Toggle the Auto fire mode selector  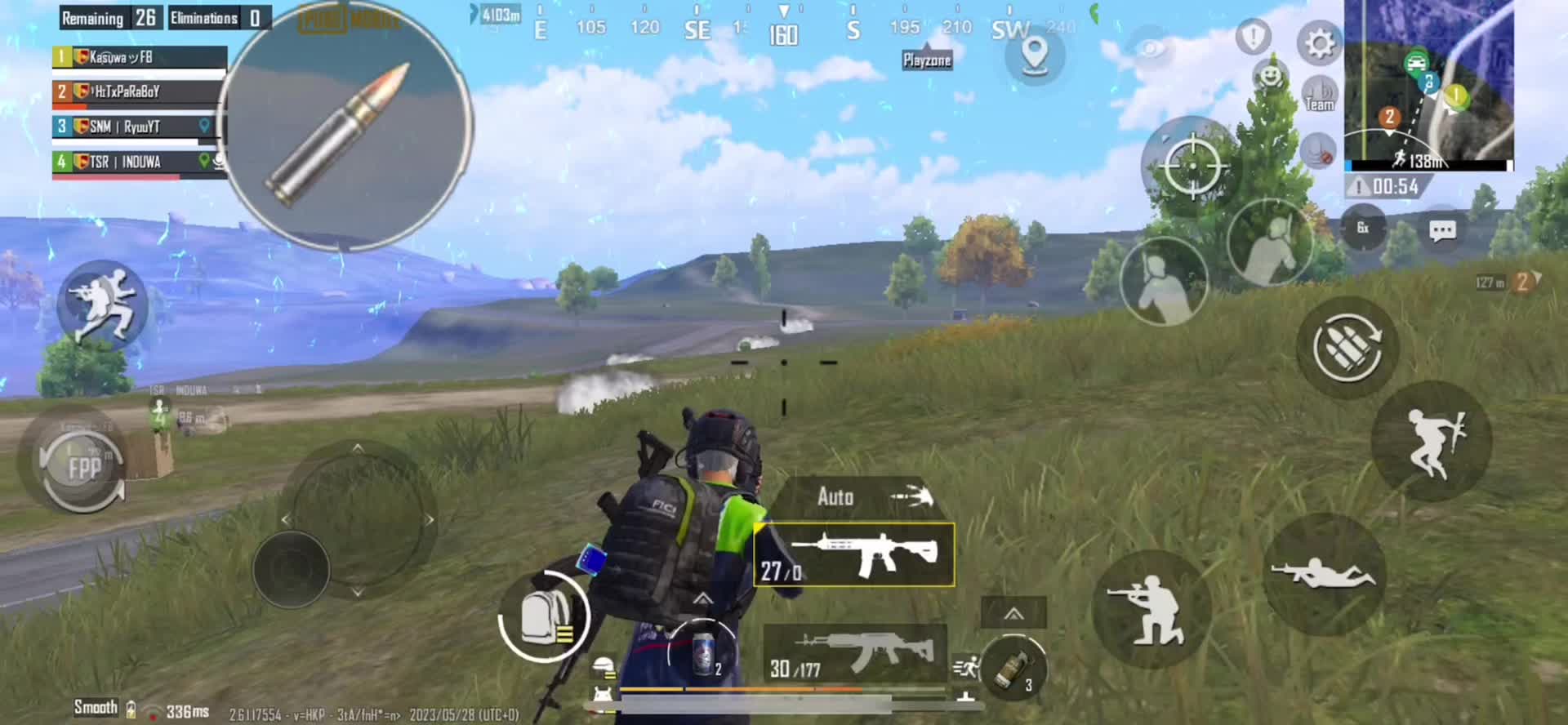coord(854,496)
